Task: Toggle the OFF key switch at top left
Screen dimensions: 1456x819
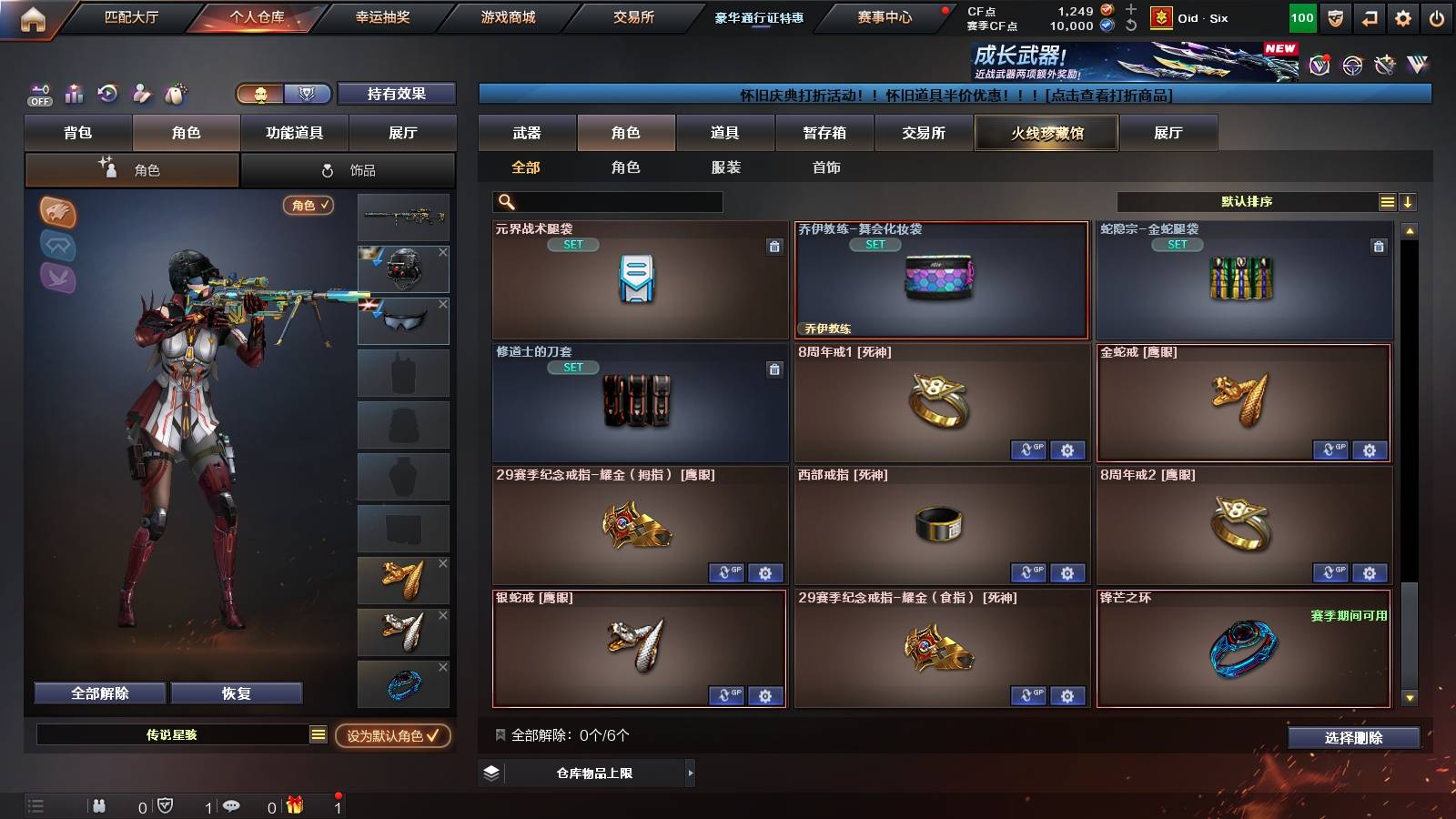Action: [38, 94]
